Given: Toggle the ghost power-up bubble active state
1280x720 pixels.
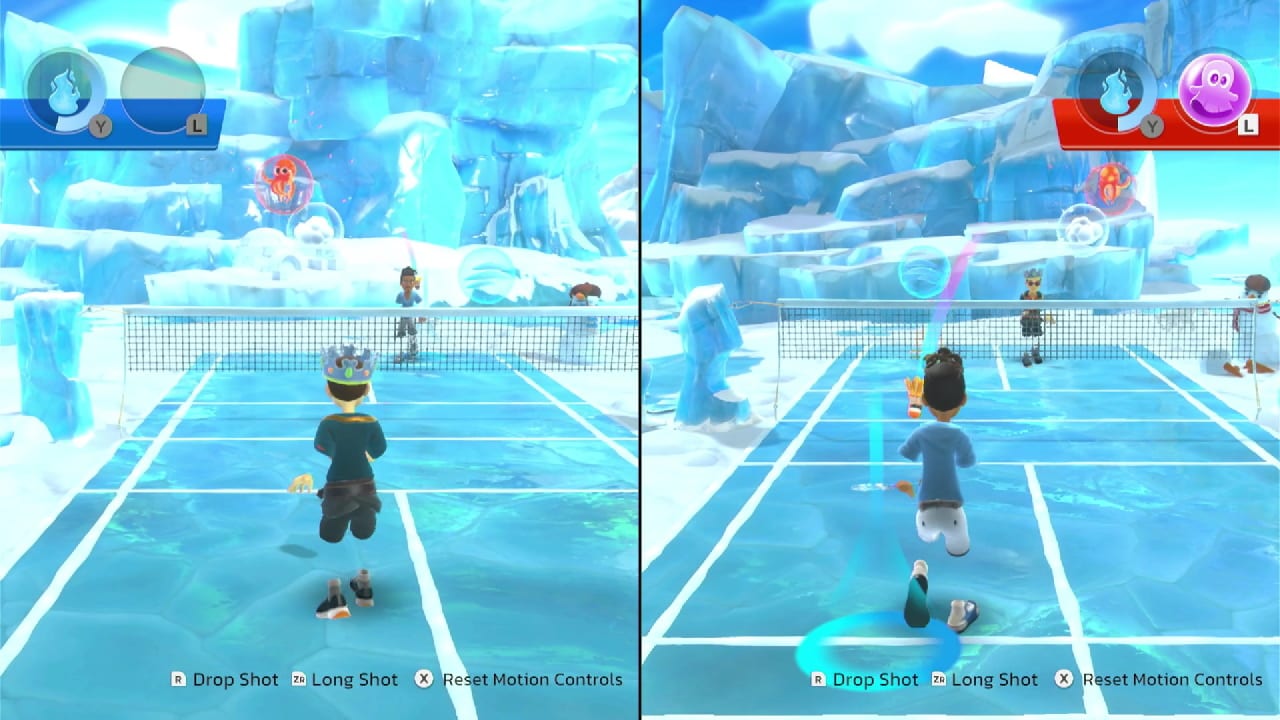Looking at the screenshot, I should point(1213,88).
